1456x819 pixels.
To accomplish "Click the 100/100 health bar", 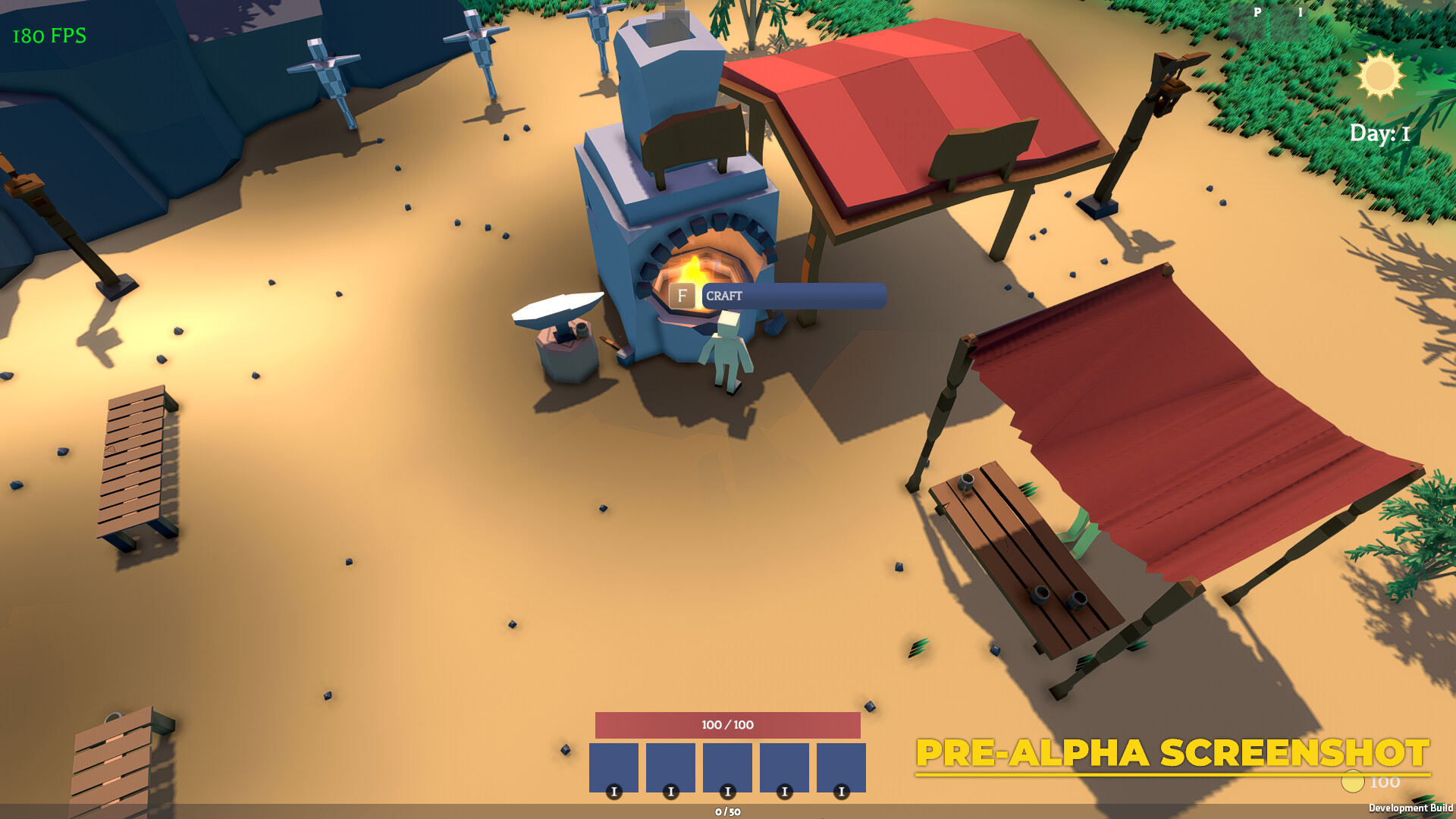I will tap(726, 724).
